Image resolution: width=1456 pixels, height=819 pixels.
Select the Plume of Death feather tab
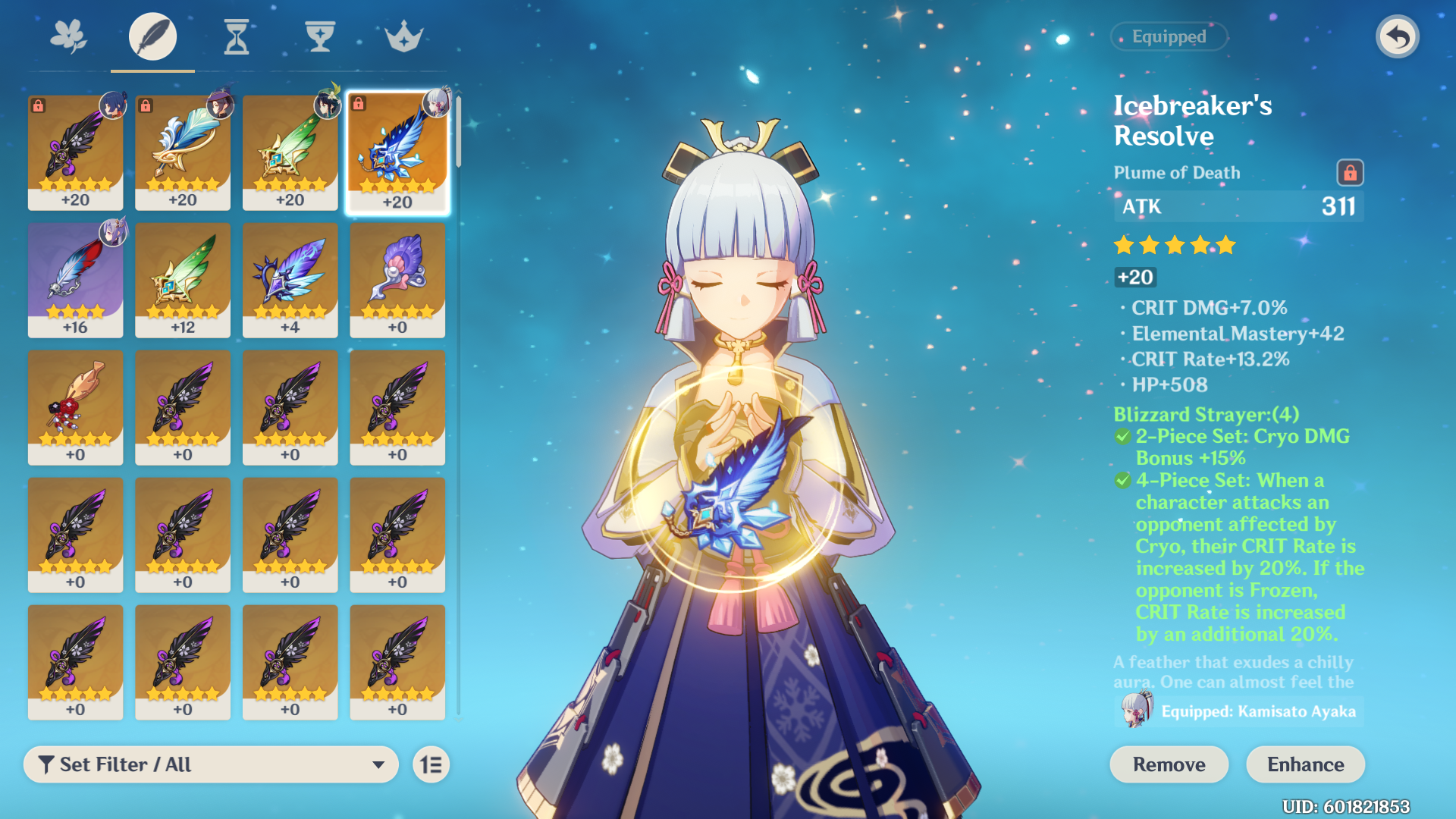pos(152,36)
